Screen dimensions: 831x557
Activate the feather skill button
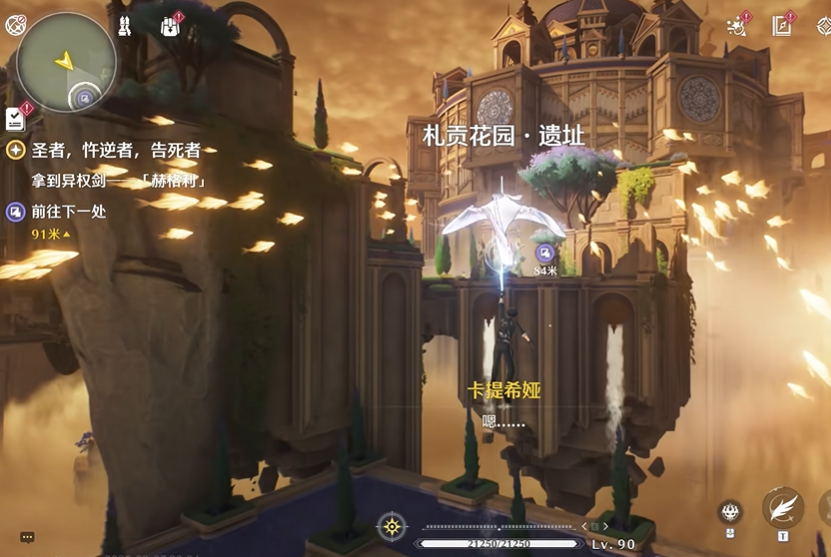[782, 507]
